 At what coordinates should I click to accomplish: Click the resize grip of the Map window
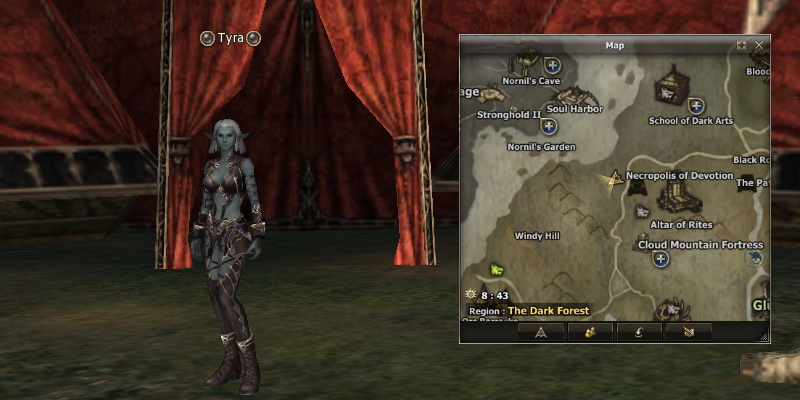pyautogui.click(x=763, y=337)
